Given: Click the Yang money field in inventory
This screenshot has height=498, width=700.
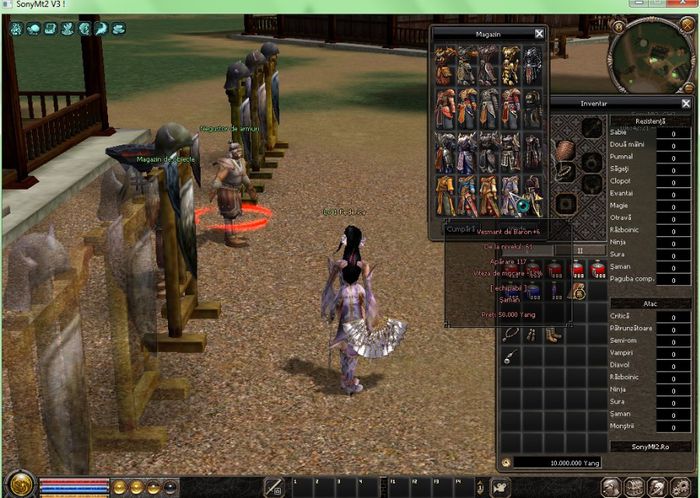Looking at the screenshot, I should point(558,463).
